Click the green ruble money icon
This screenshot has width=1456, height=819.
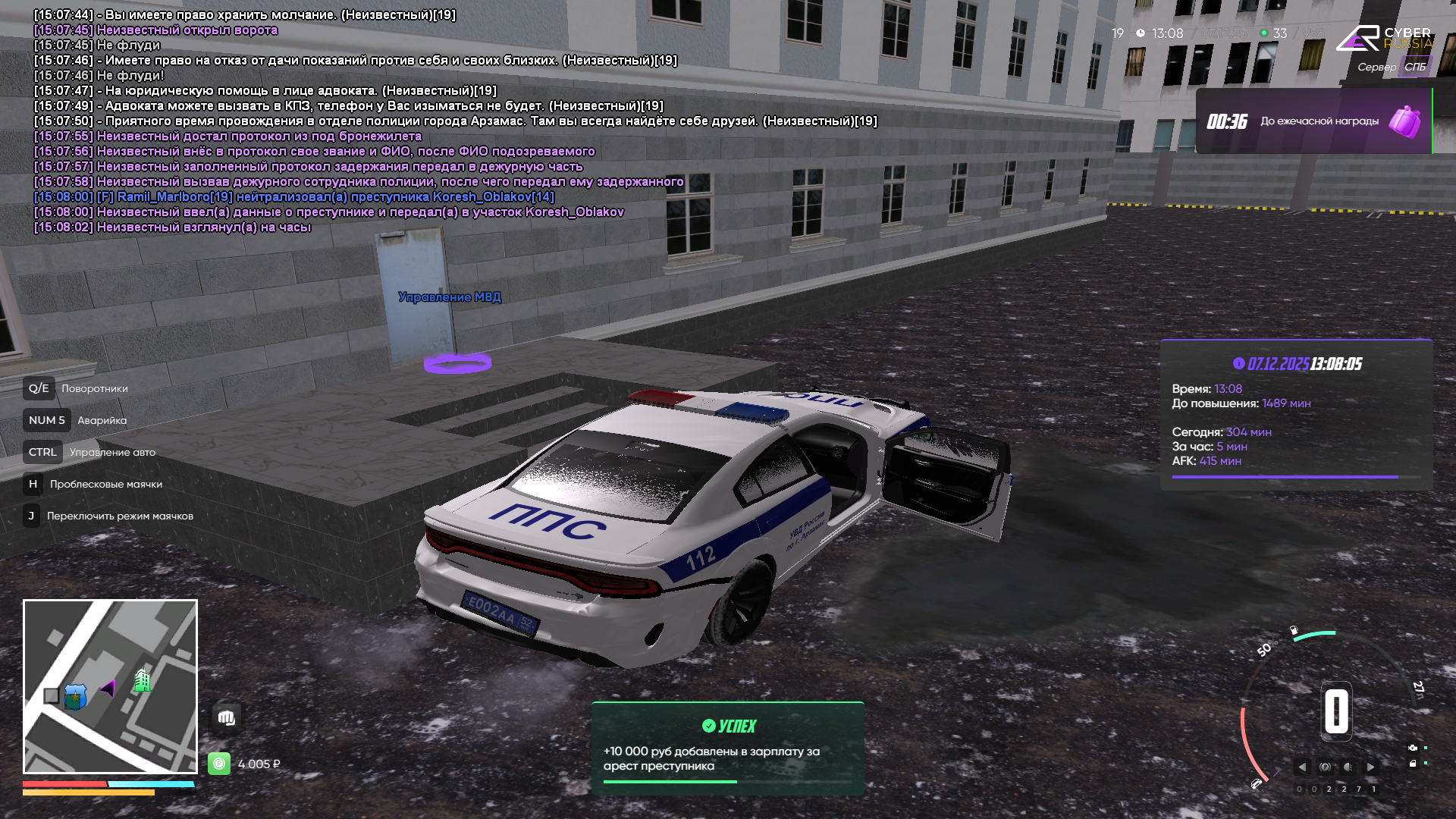click(x=219, y=764)
